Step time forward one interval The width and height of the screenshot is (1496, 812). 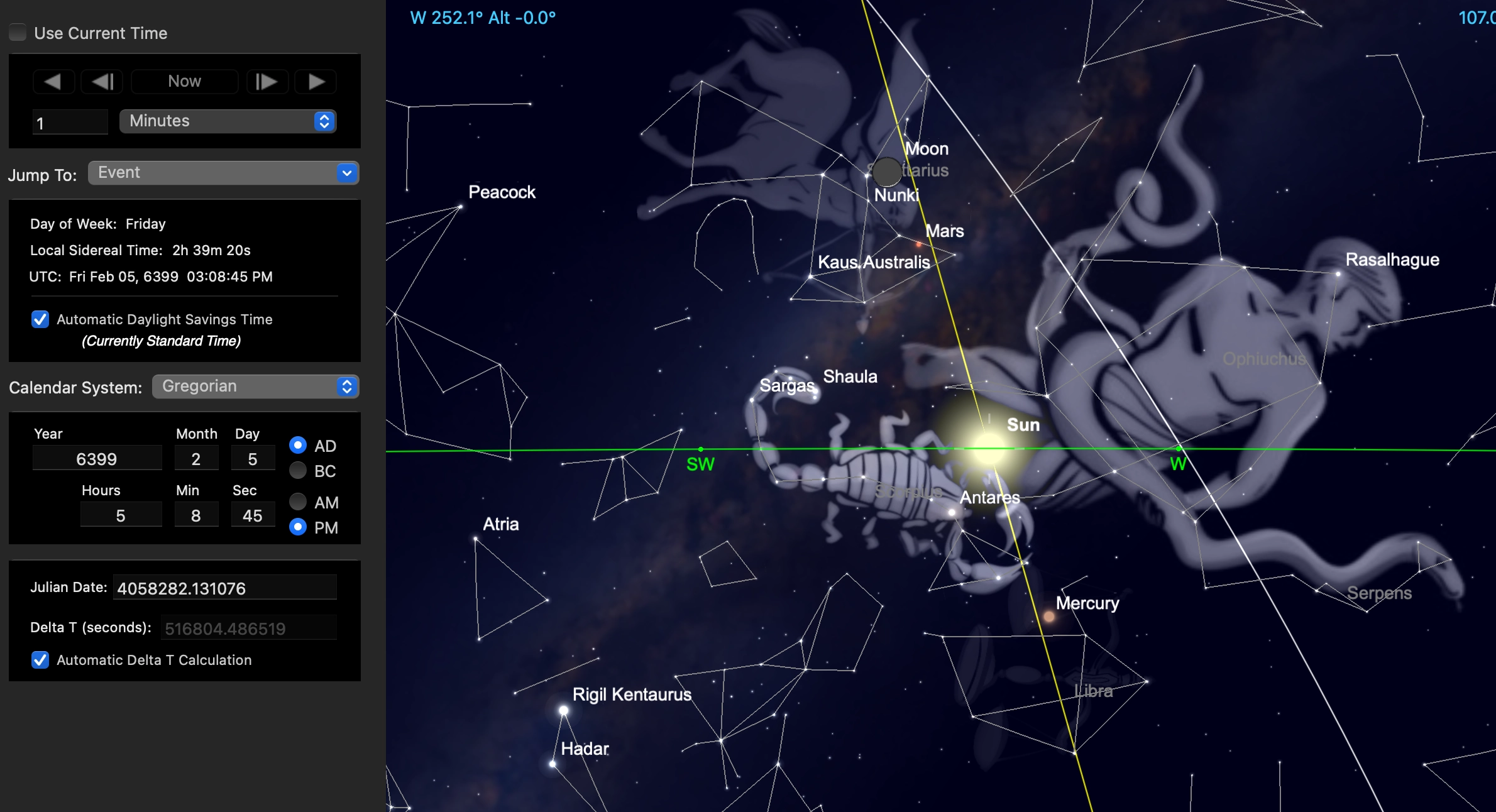(267, 82)
